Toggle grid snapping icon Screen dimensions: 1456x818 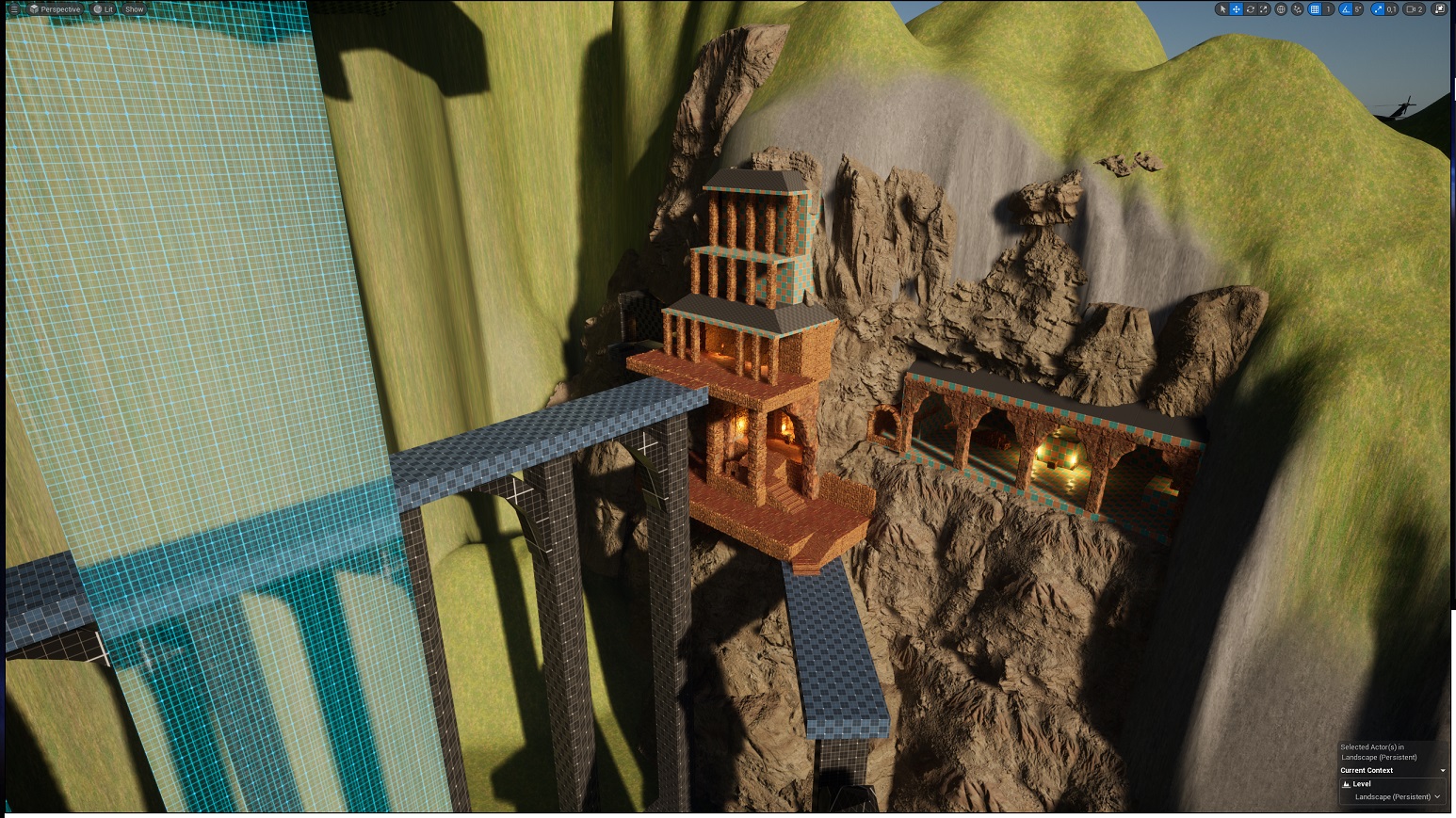[x=1315, y=9]
